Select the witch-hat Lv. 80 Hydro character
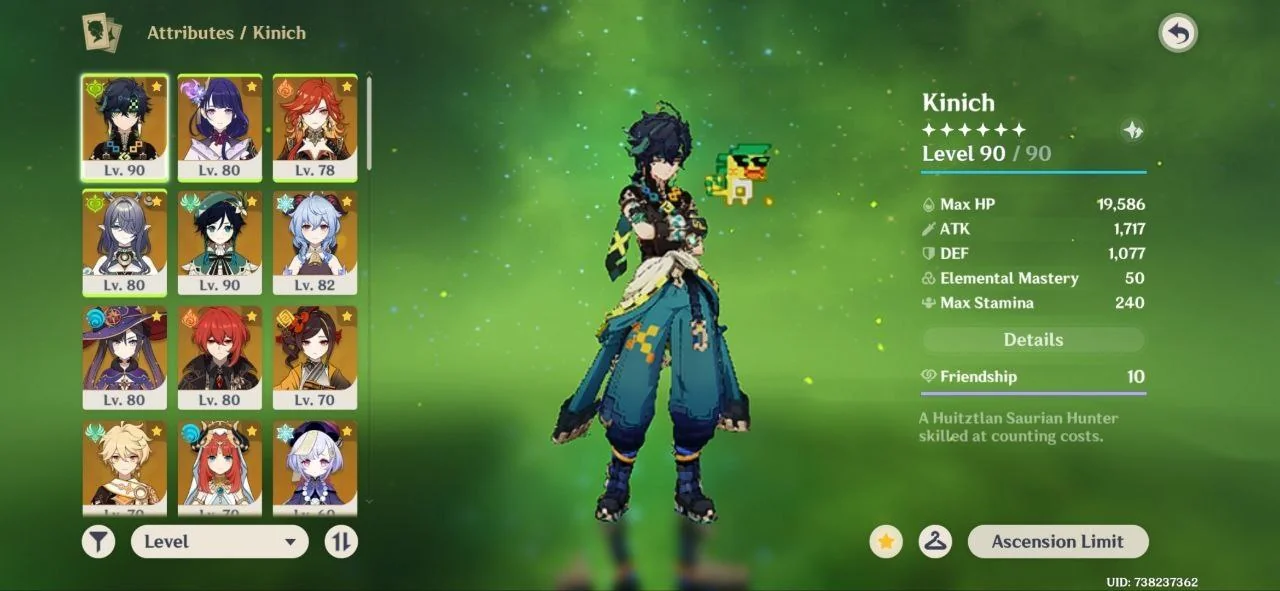 coord(124,357)
